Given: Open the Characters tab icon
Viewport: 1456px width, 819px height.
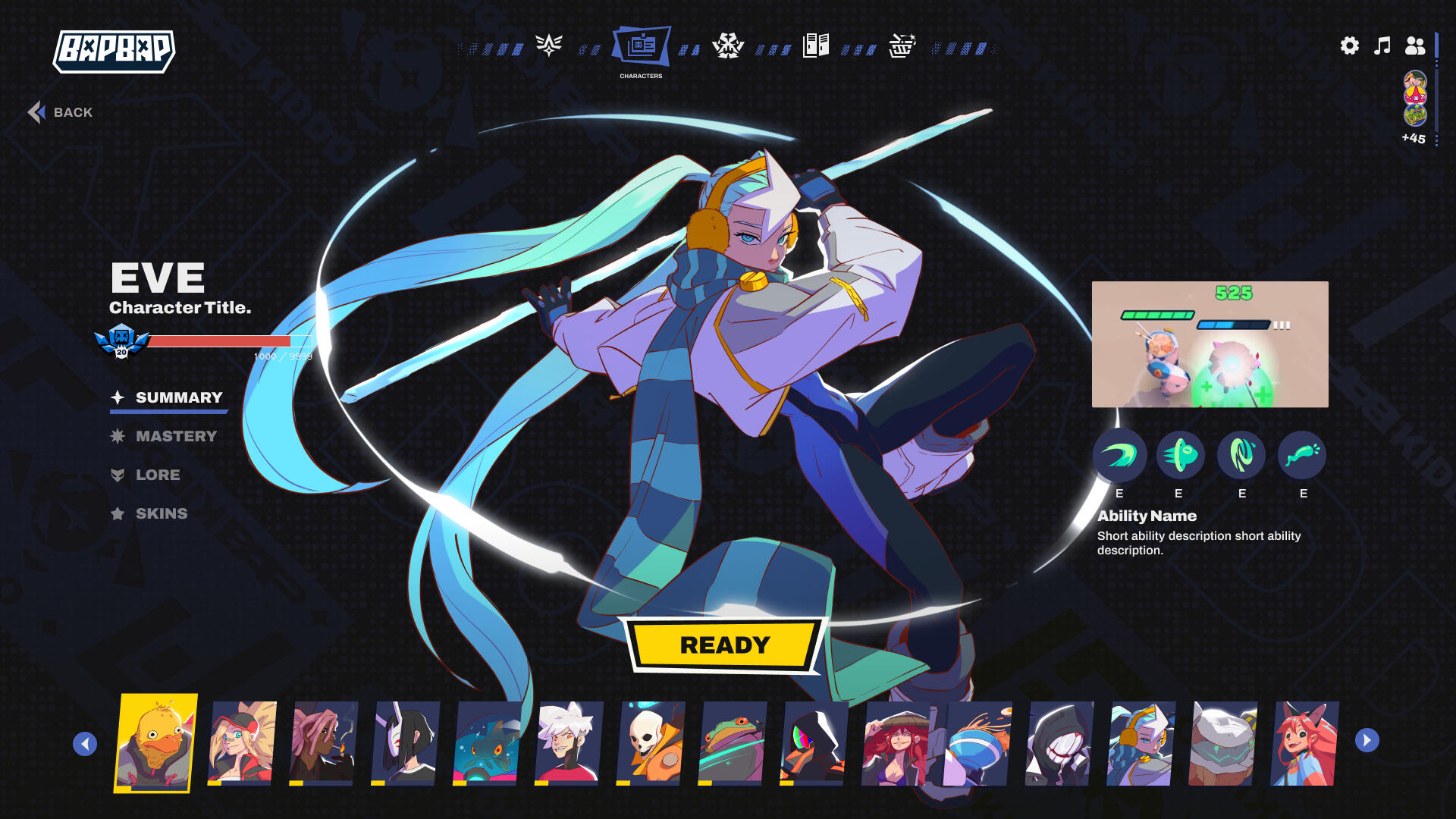Looking at the screenshot, I should tap(642, 46).
